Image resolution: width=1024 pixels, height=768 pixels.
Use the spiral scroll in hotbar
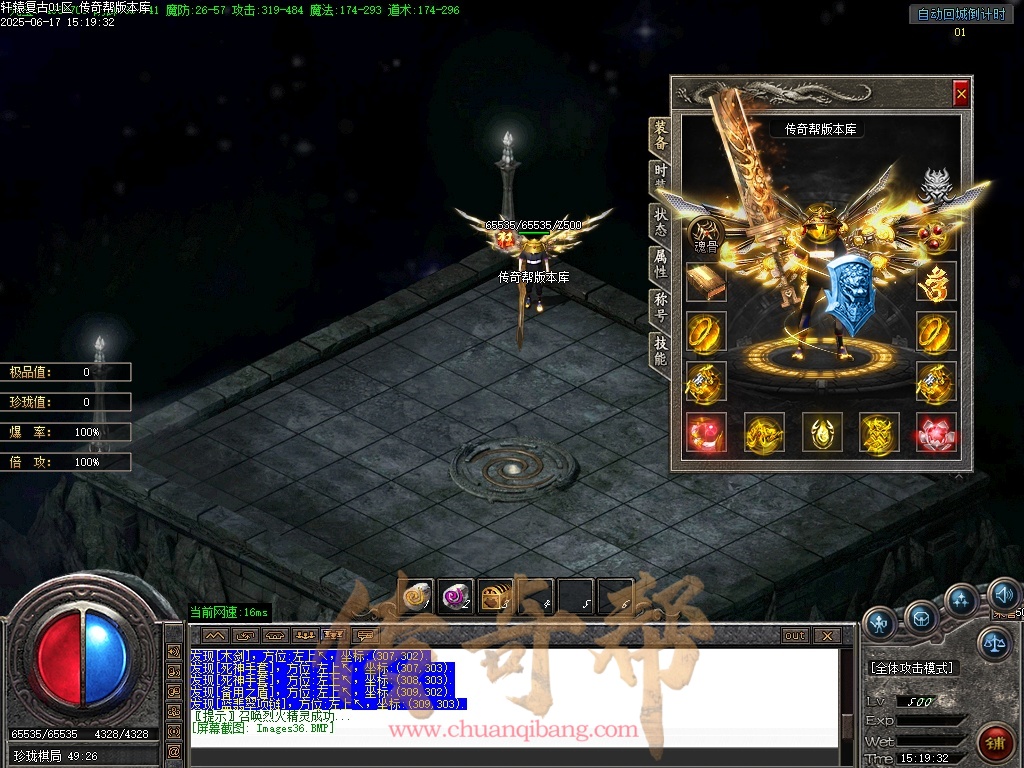coord(416,596)
